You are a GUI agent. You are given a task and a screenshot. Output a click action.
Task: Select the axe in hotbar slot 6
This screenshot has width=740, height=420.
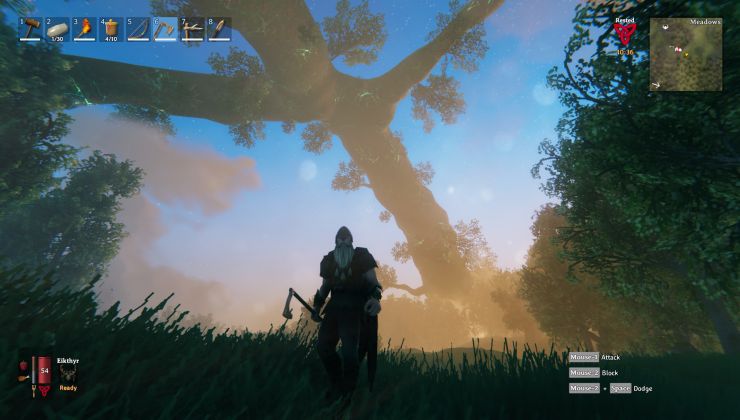coord(165,28)
